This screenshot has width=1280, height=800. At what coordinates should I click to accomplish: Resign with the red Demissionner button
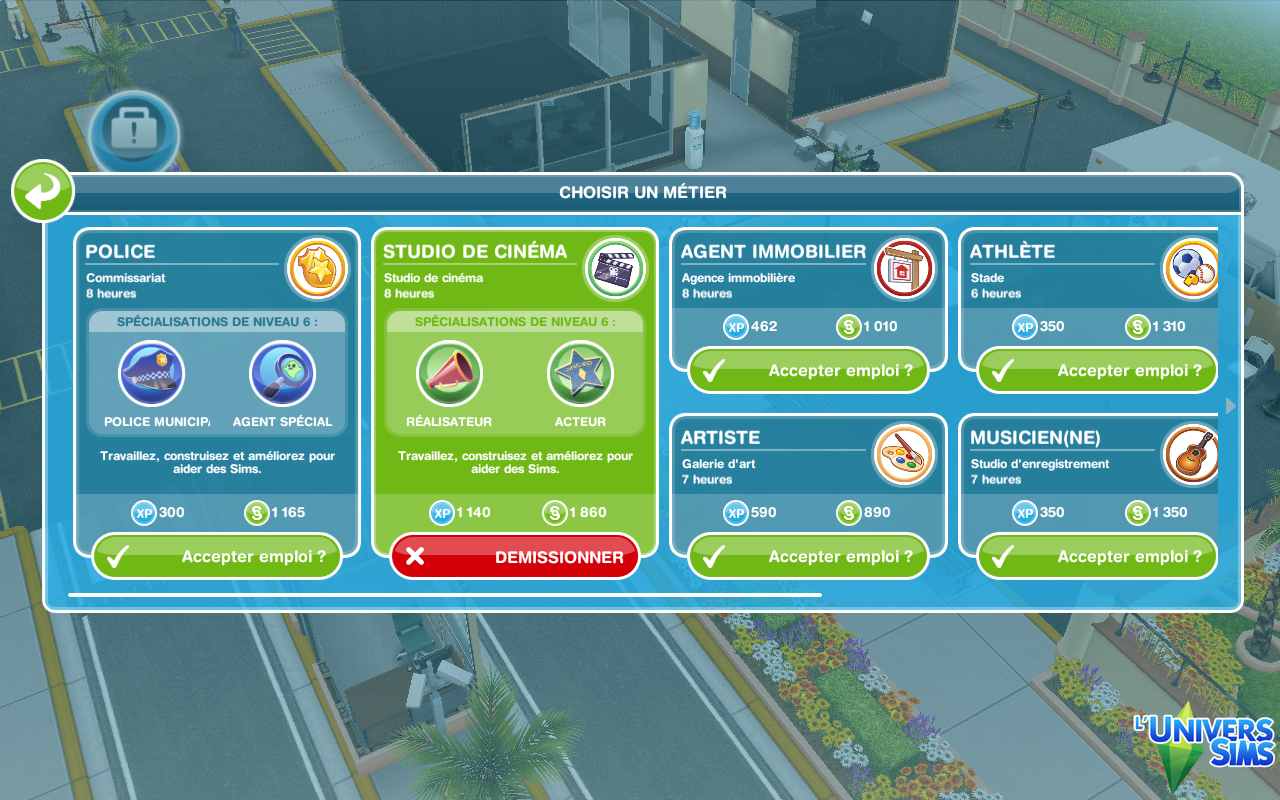(515, 557)
